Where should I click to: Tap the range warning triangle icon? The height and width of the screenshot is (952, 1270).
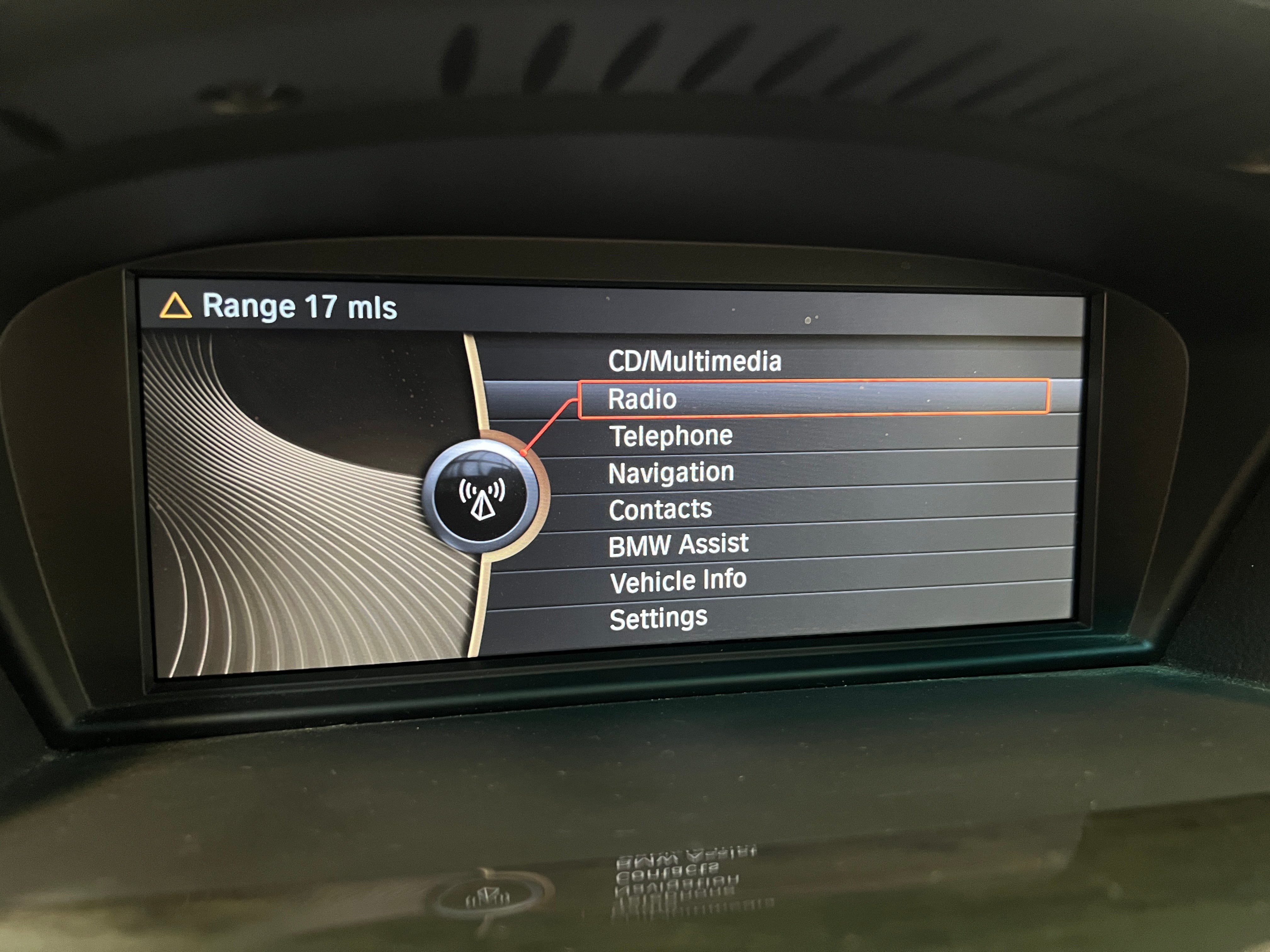(x=175, y=306)
